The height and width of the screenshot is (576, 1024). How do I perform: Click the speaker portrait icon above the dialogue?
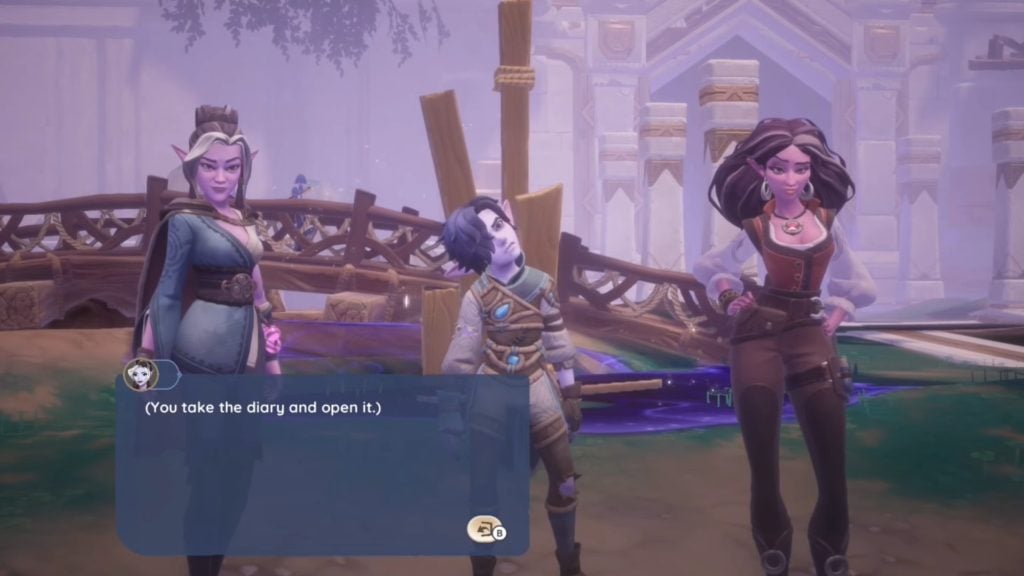(x=140, y=374)
